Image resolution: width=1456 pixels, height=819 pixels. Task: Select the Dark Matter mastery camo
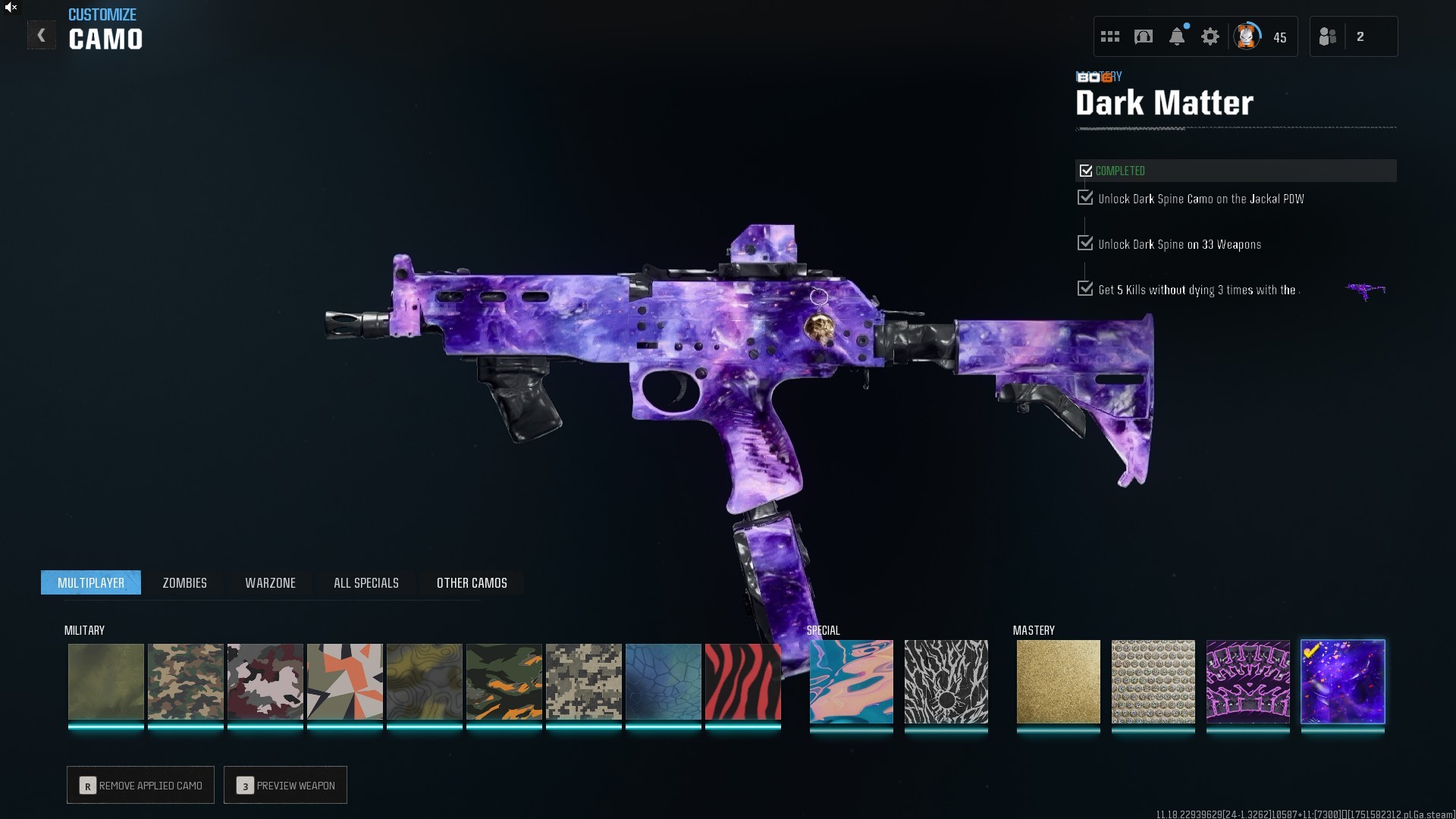click(x=1342, y=681)
